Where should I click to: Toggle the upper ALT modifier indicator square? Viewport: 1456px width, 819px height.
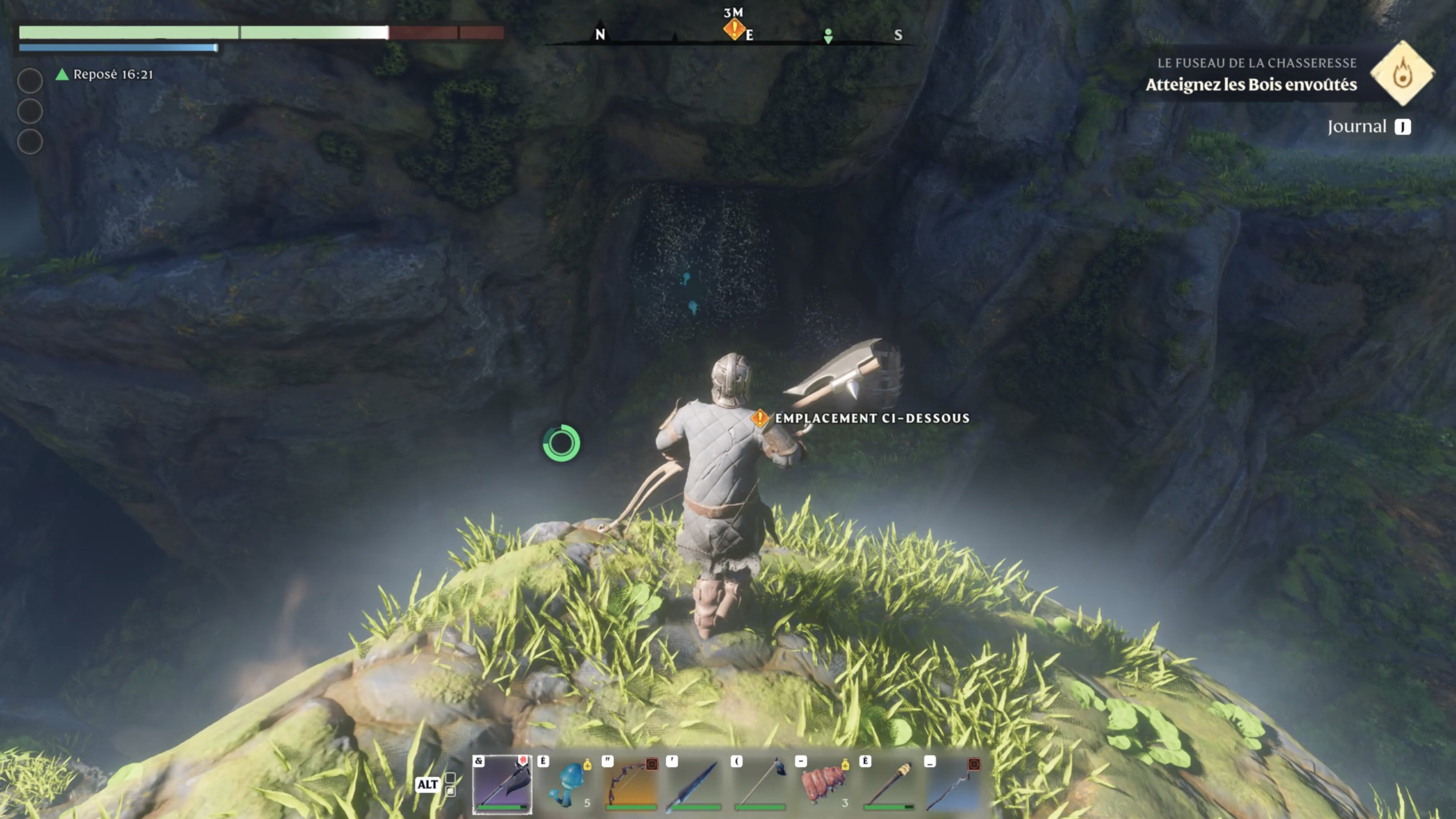click(450, 777)
